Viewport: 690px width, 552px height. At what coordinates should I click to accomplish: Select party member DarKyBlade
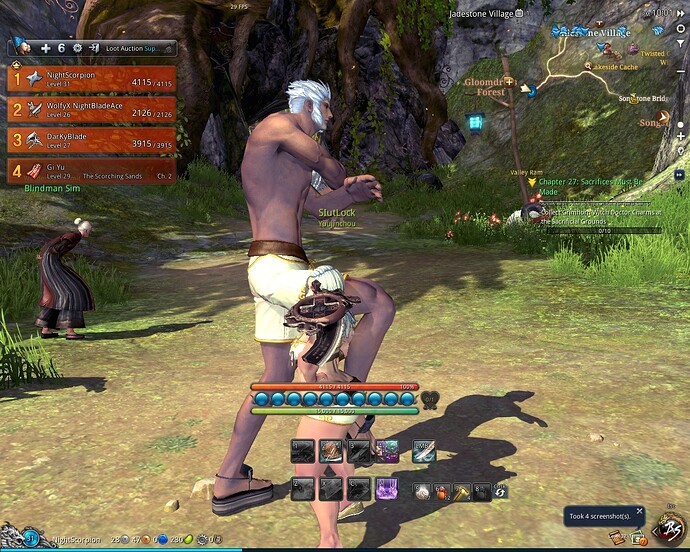[91, 140]
